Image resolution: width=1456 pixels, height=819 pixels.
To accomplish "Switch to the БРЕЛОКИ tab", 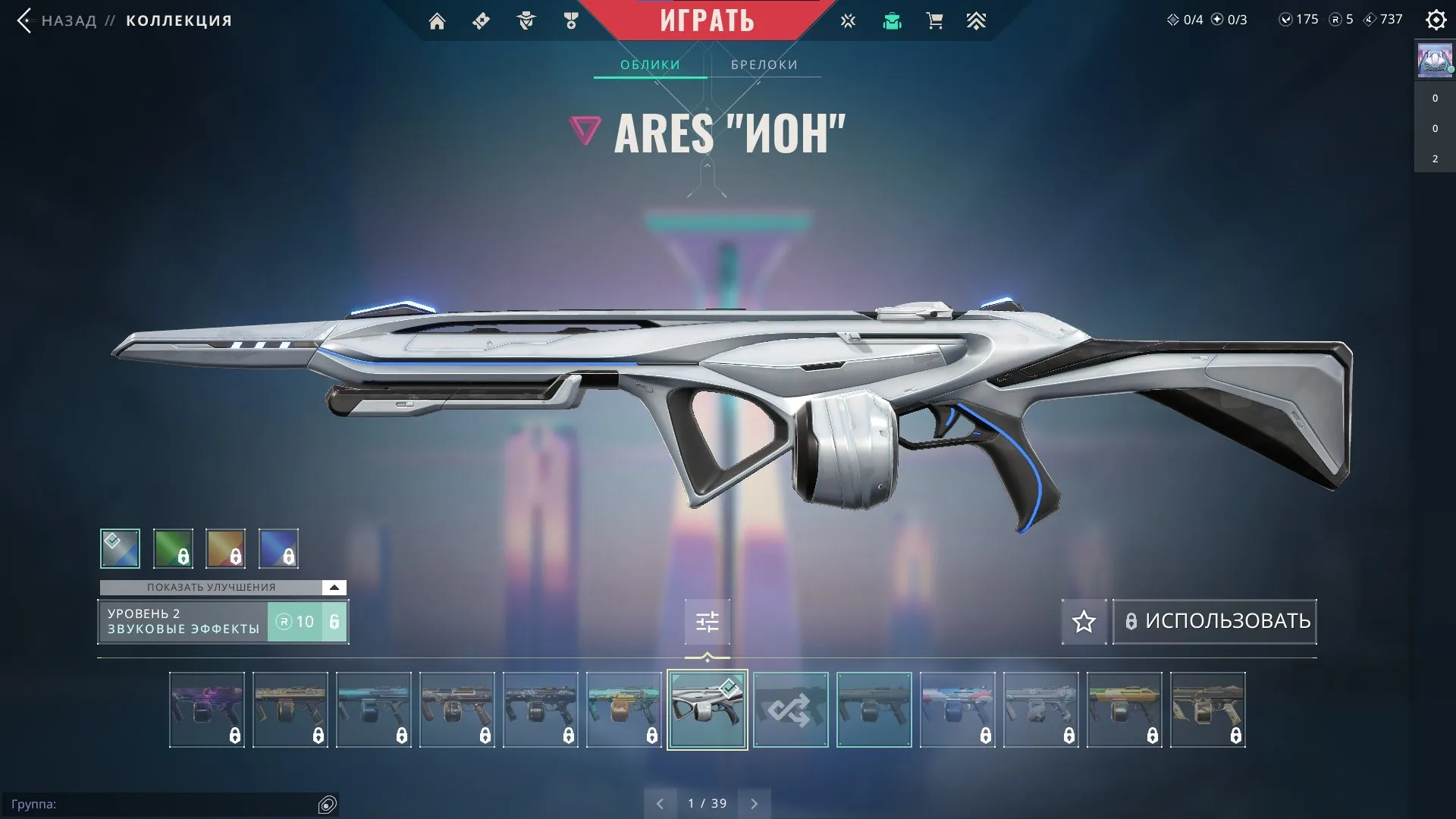I will point(763,64).
